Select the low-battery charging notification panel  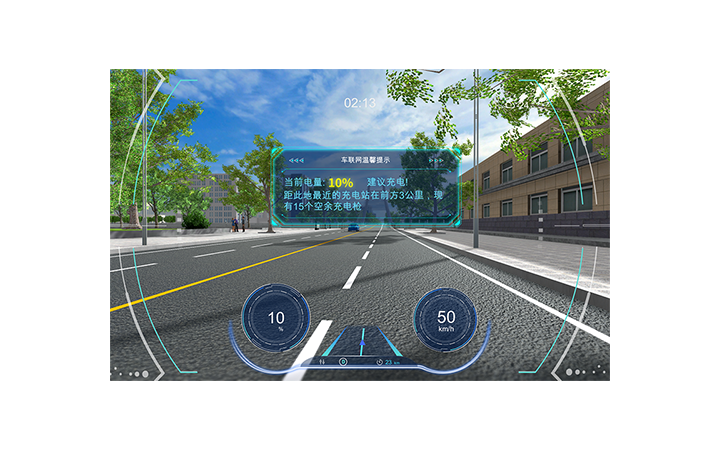pyautogui.click(x=366, y=191)
